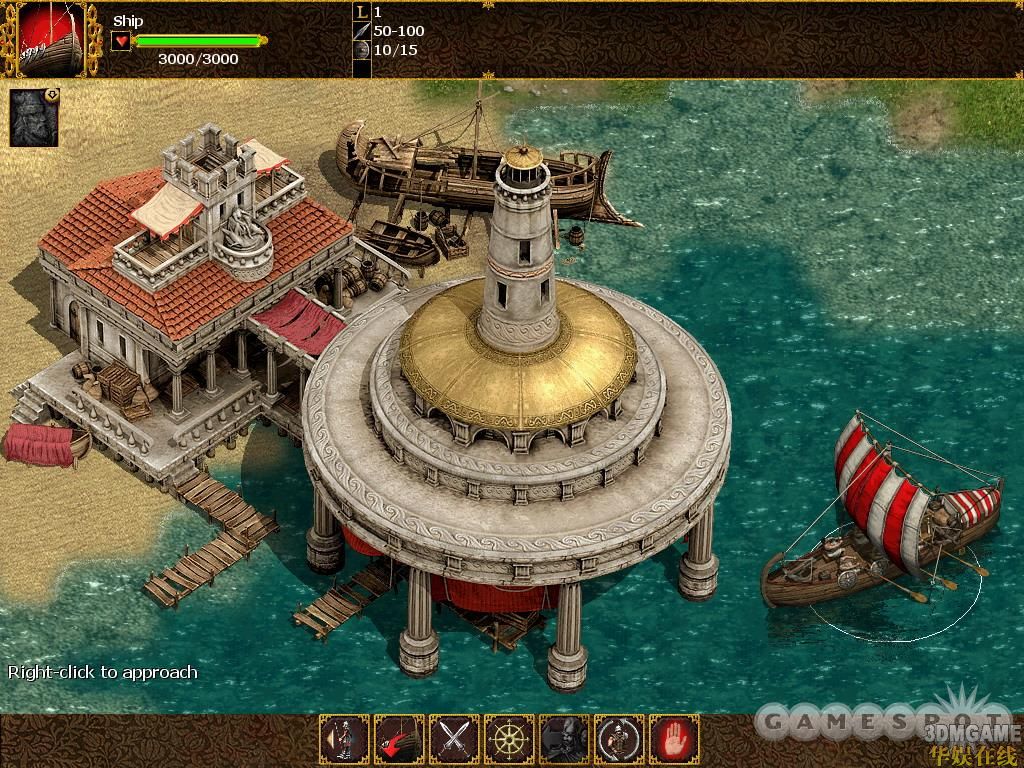Click the Ship portrait in the top bar
1024x768 pixels.
[50, 38]
